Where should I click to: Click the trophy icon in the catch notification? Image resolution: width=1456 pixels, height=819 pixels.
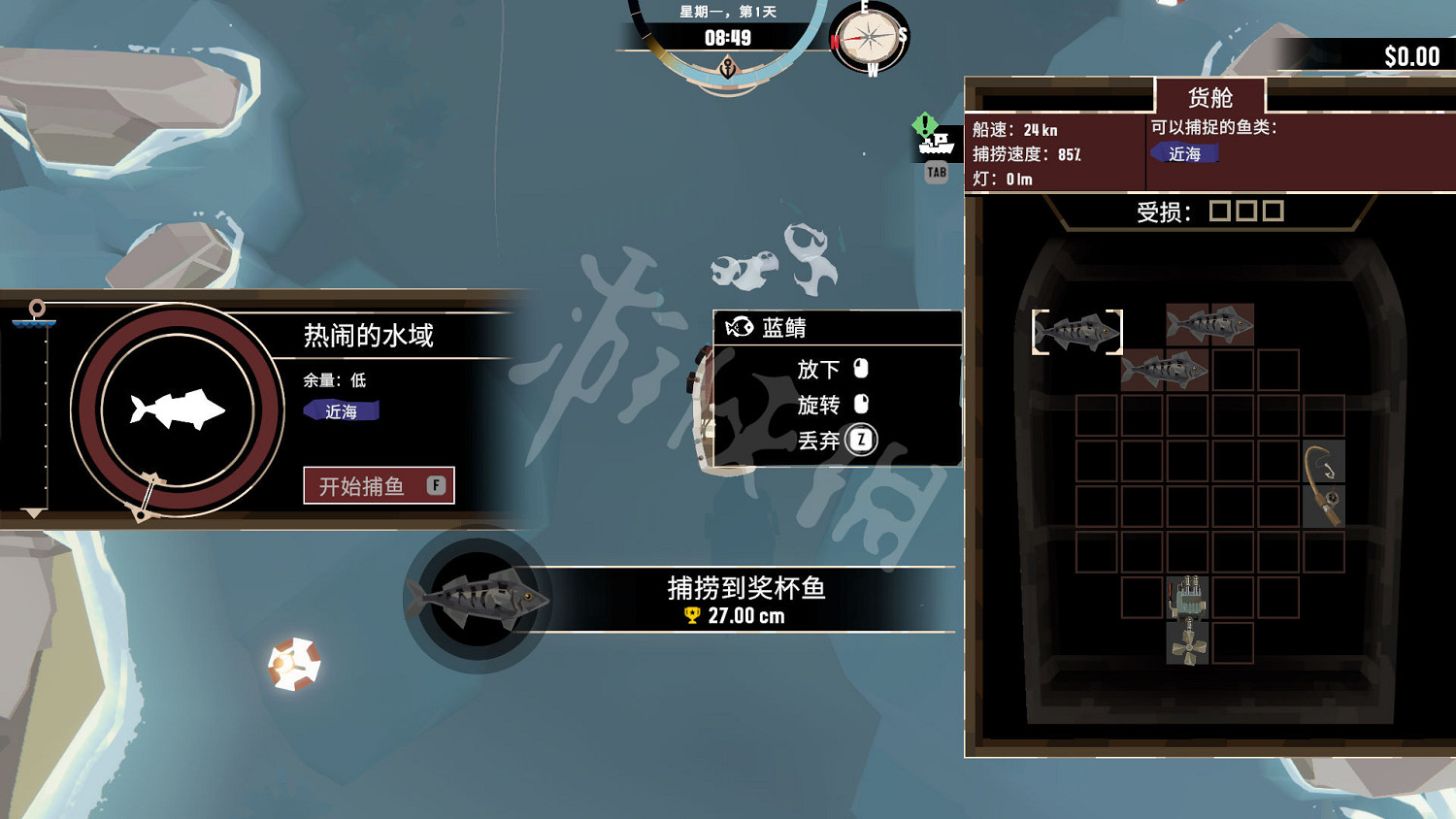[x=690, y=613]
